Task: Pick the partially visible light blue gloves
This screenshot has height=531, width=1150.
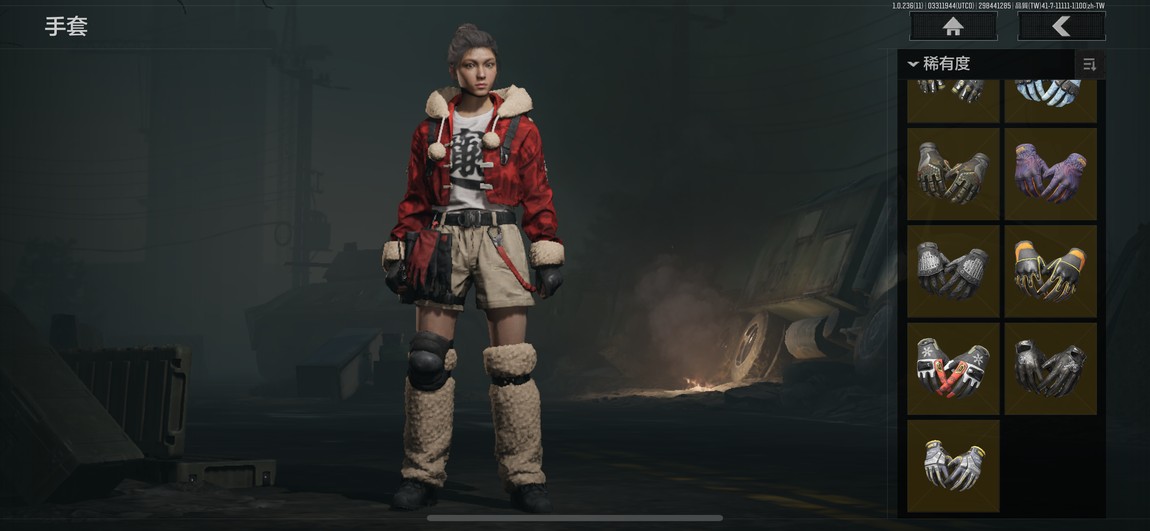Action: pos(1050,100)
